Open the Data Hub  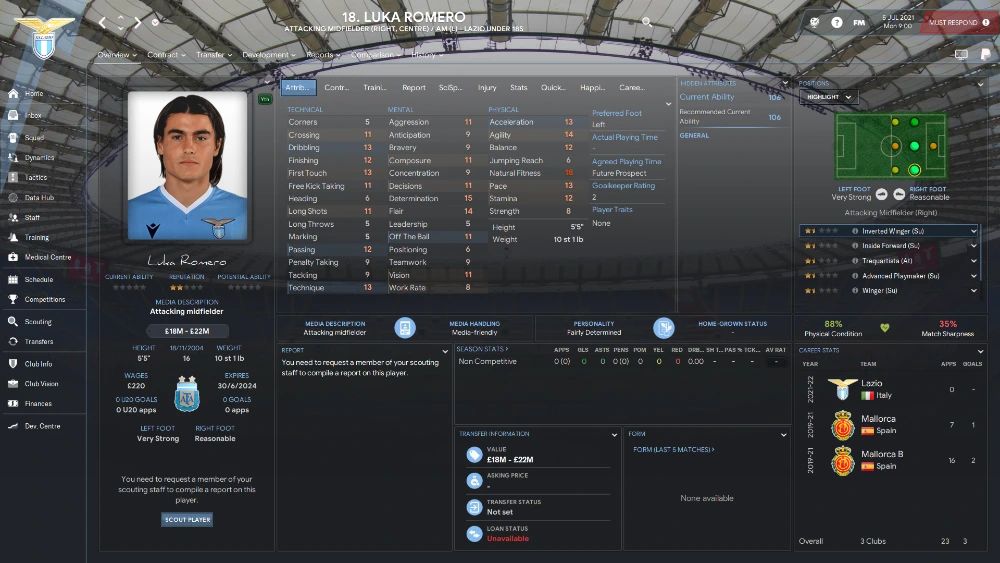click(39, 198)
